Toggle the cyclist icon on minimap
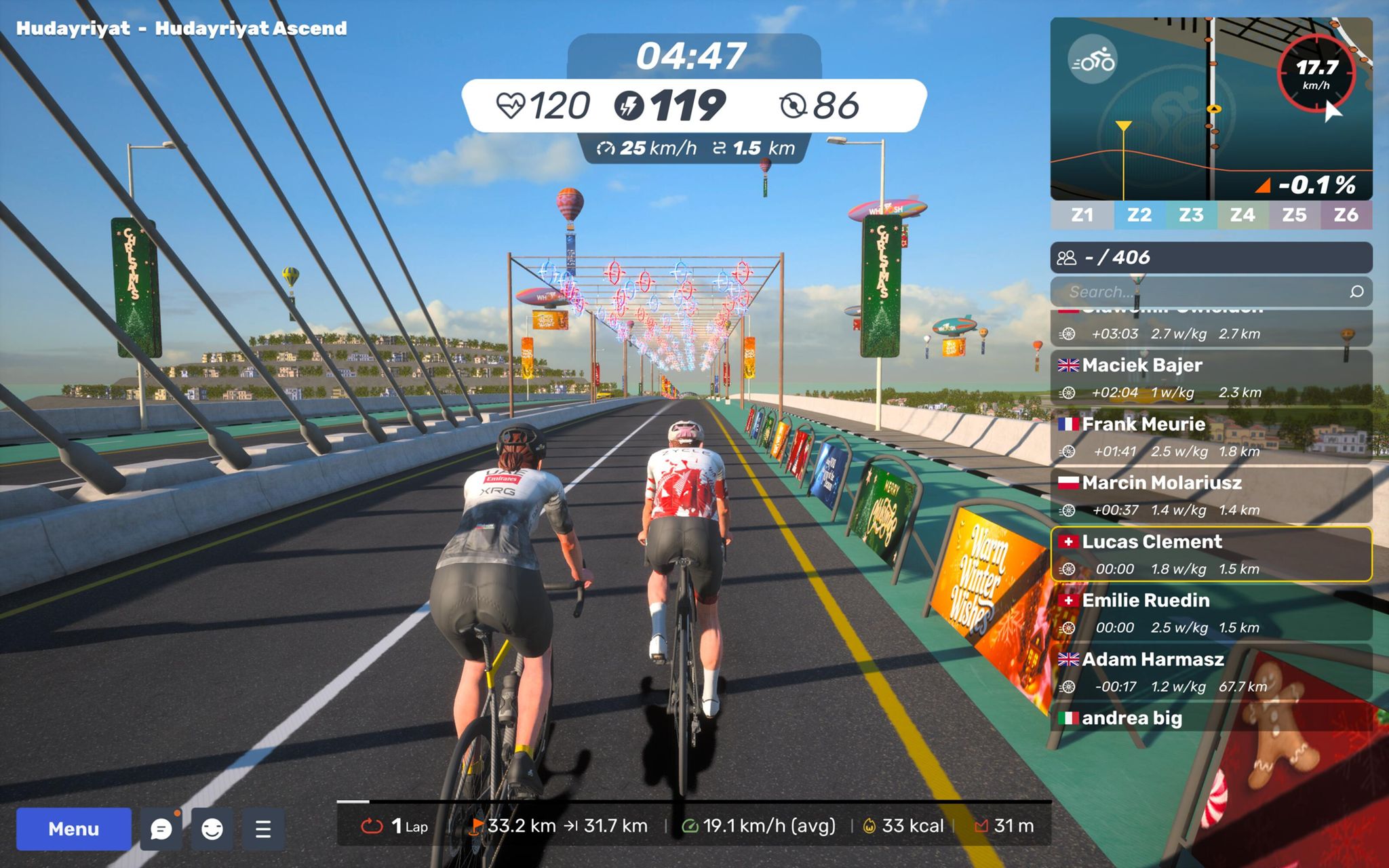The image size is (1389, 868). pos(1092,62)
